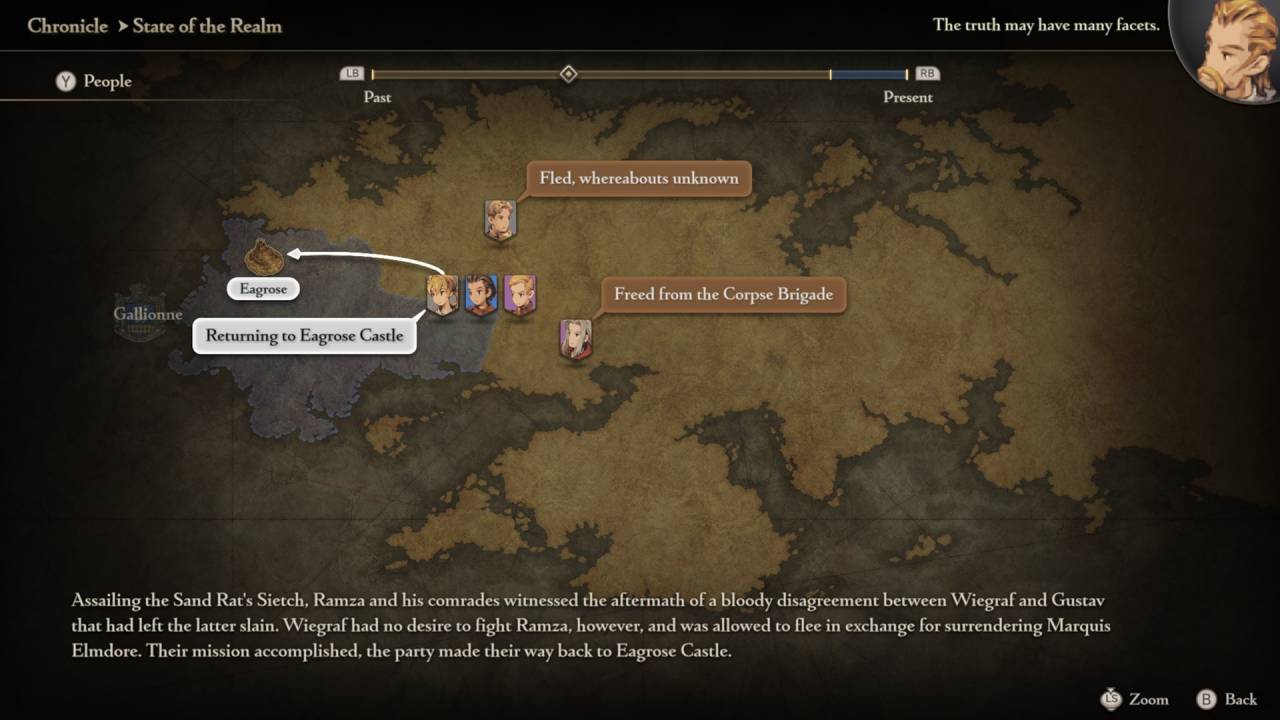Screen dimensions: 1280x720
Task: Select the "Freed from the Corpse Brigade" callout
Action: (722, 295)
